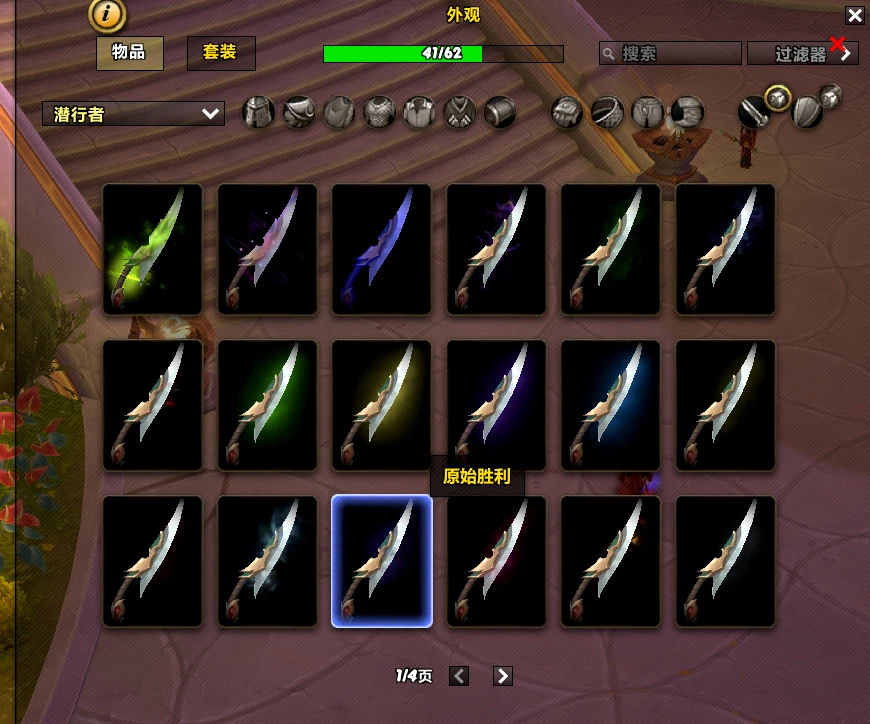The width and height of the screenshot is (870, 724).
Task: Select the off-hand shield slot icon
Action: [x=807, y=113]
